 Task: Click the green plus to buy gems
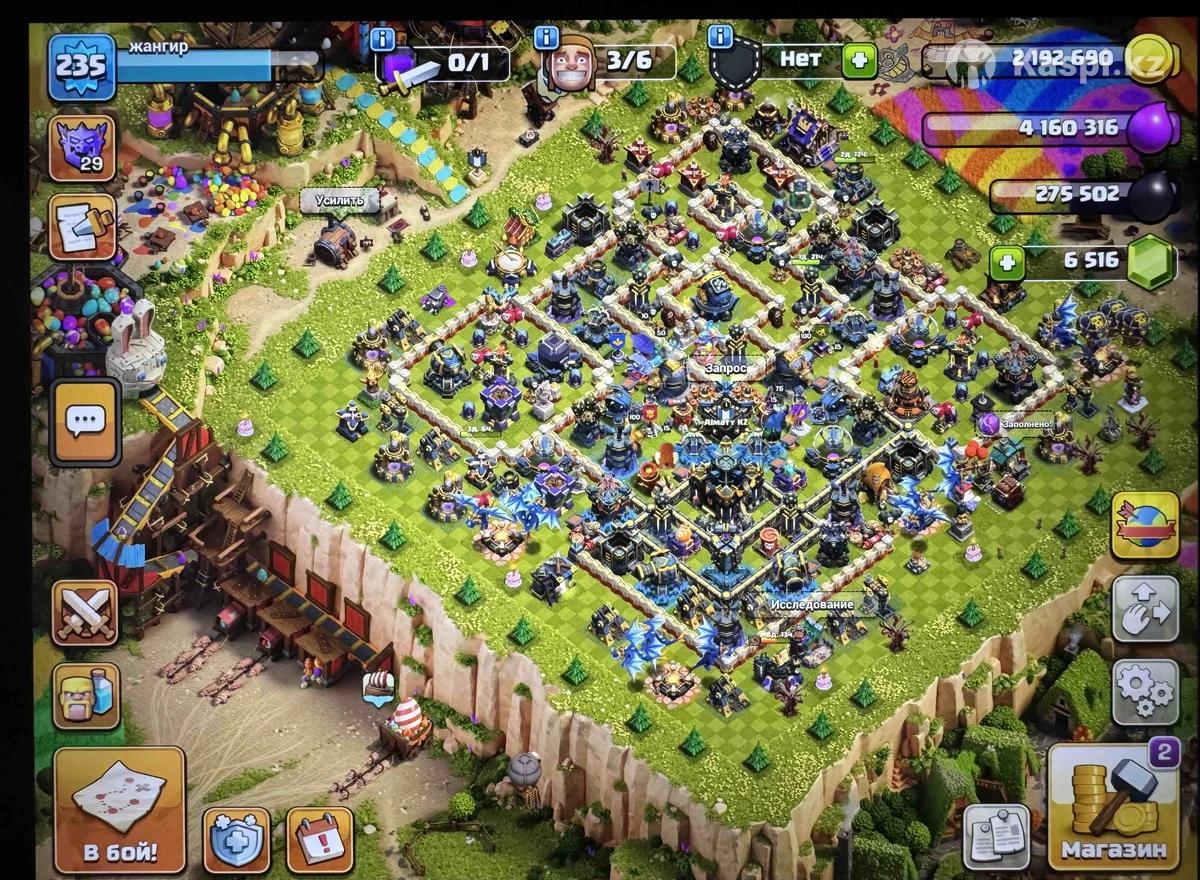pyautogui.click(x=1007, y=264)
